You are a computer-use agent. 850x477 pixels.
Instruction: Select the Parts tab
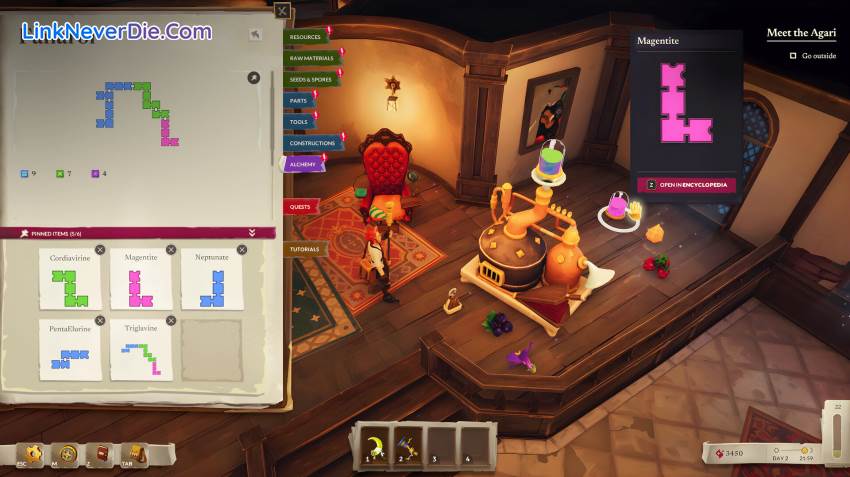point(299,100)
